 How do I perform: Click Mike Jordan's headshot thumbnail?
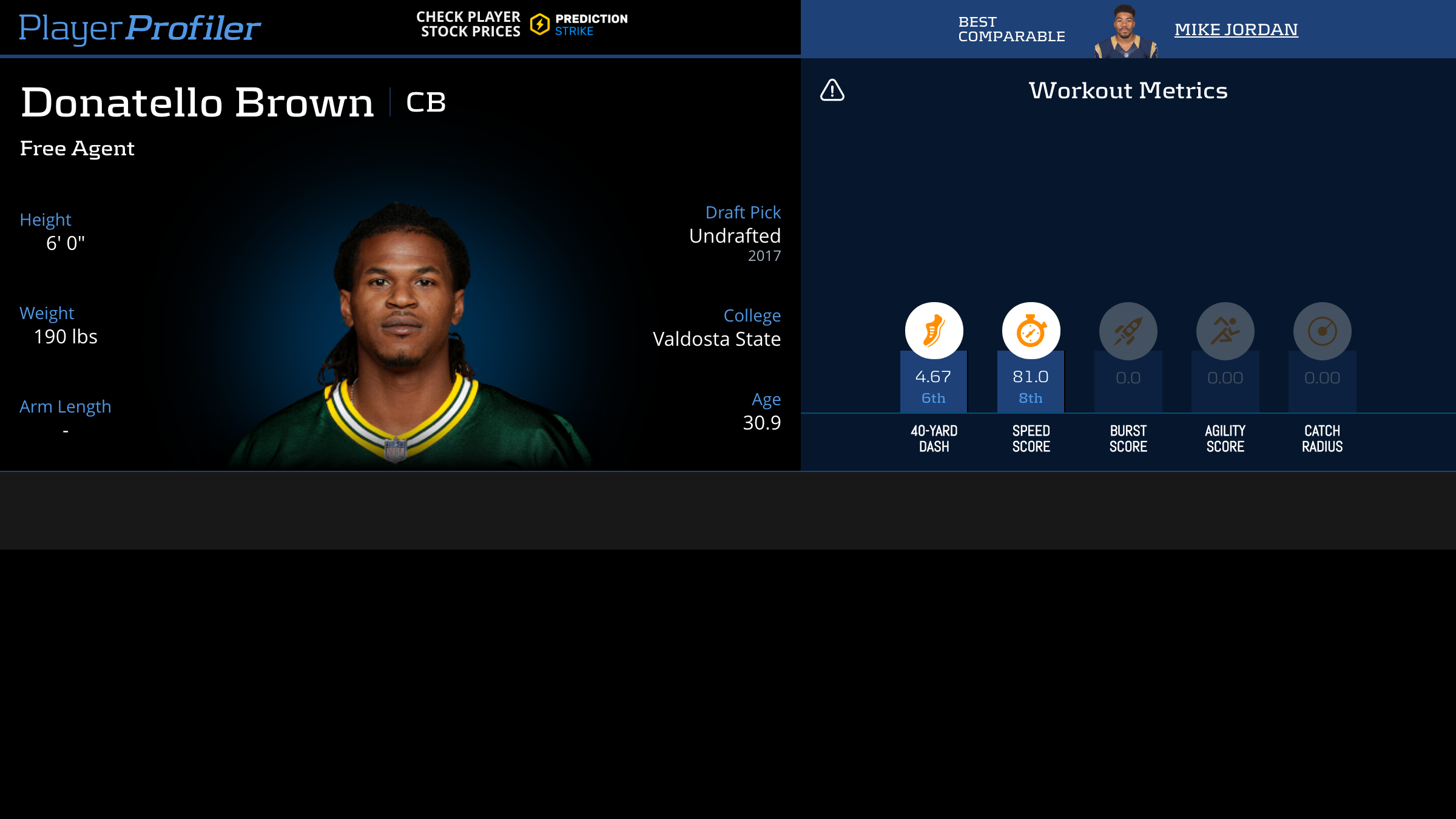1125,32
